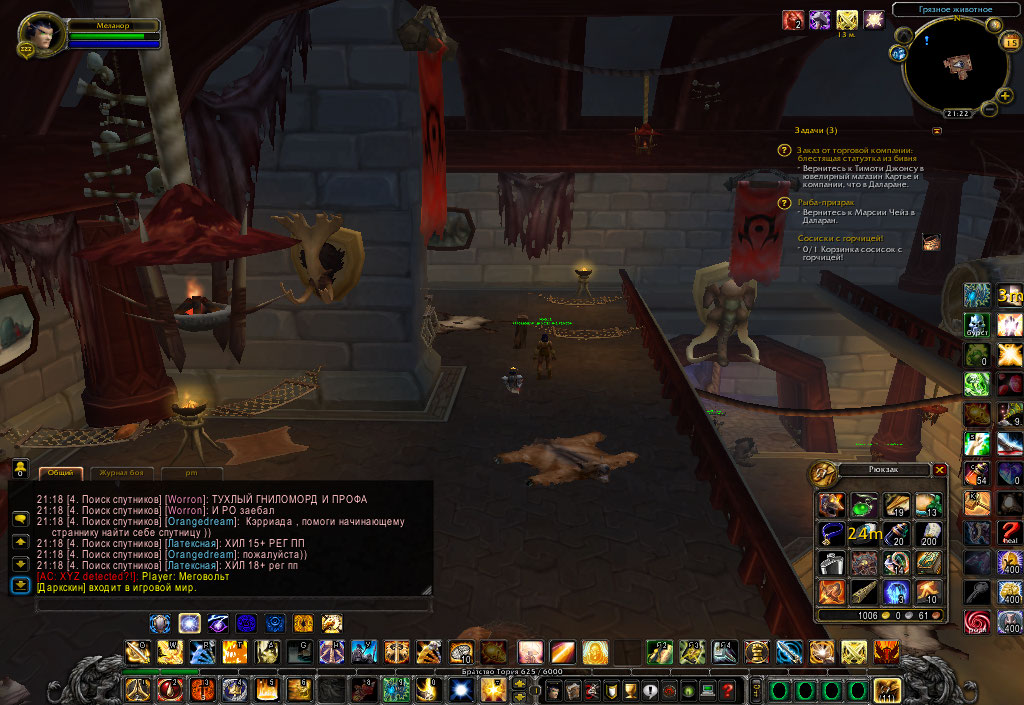The image size is (1024, 705).
Task: Collapse the Задачи quest tracker
Action: click(937, 131)
